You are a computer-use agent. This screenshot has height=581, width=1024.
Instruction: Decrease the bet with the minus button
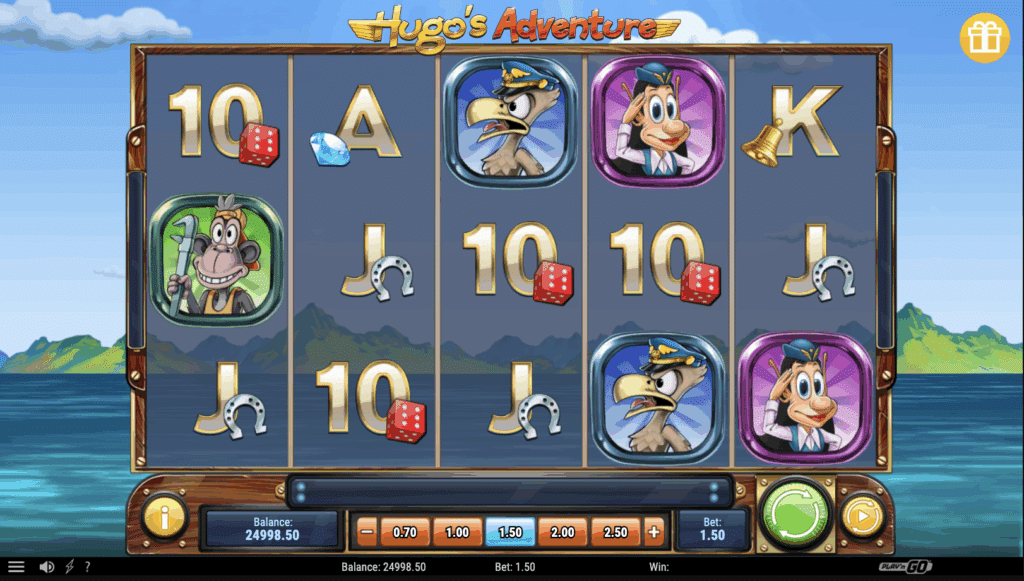coord(366,532)
